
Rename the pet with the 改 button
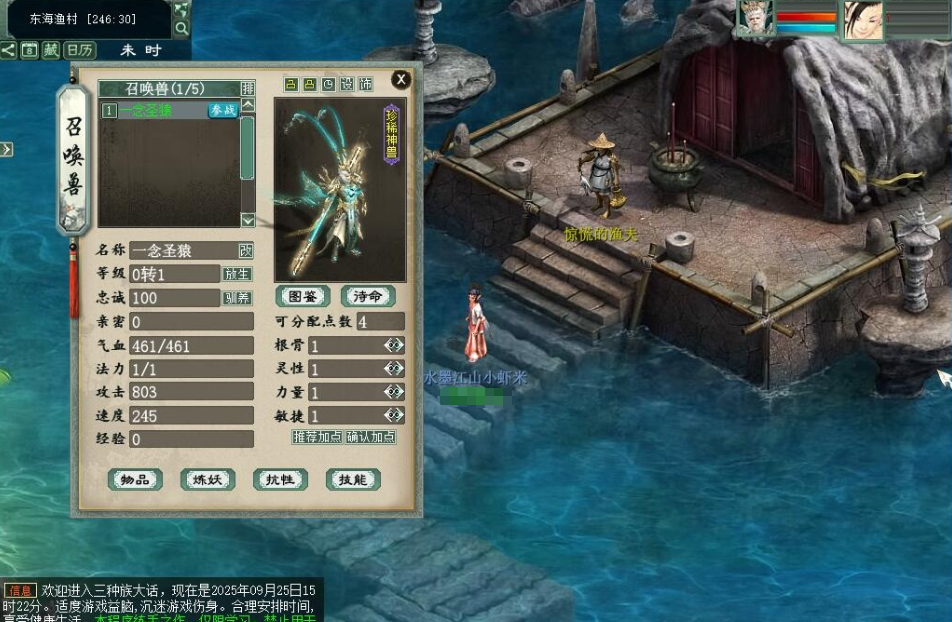246,250
